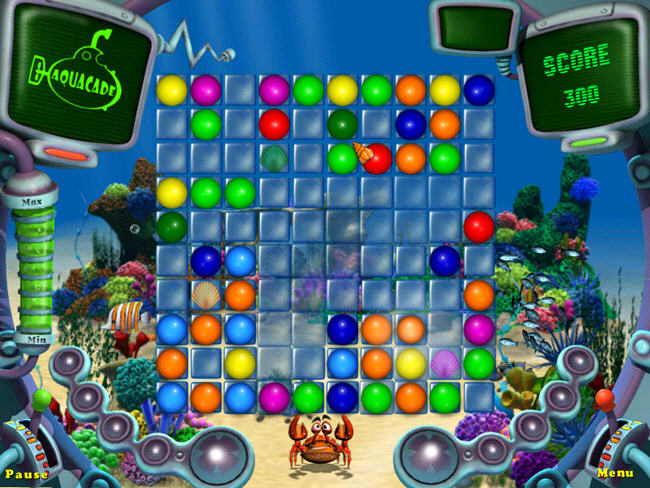Open the Menu

pyautogui.click(x=615, y=473)
